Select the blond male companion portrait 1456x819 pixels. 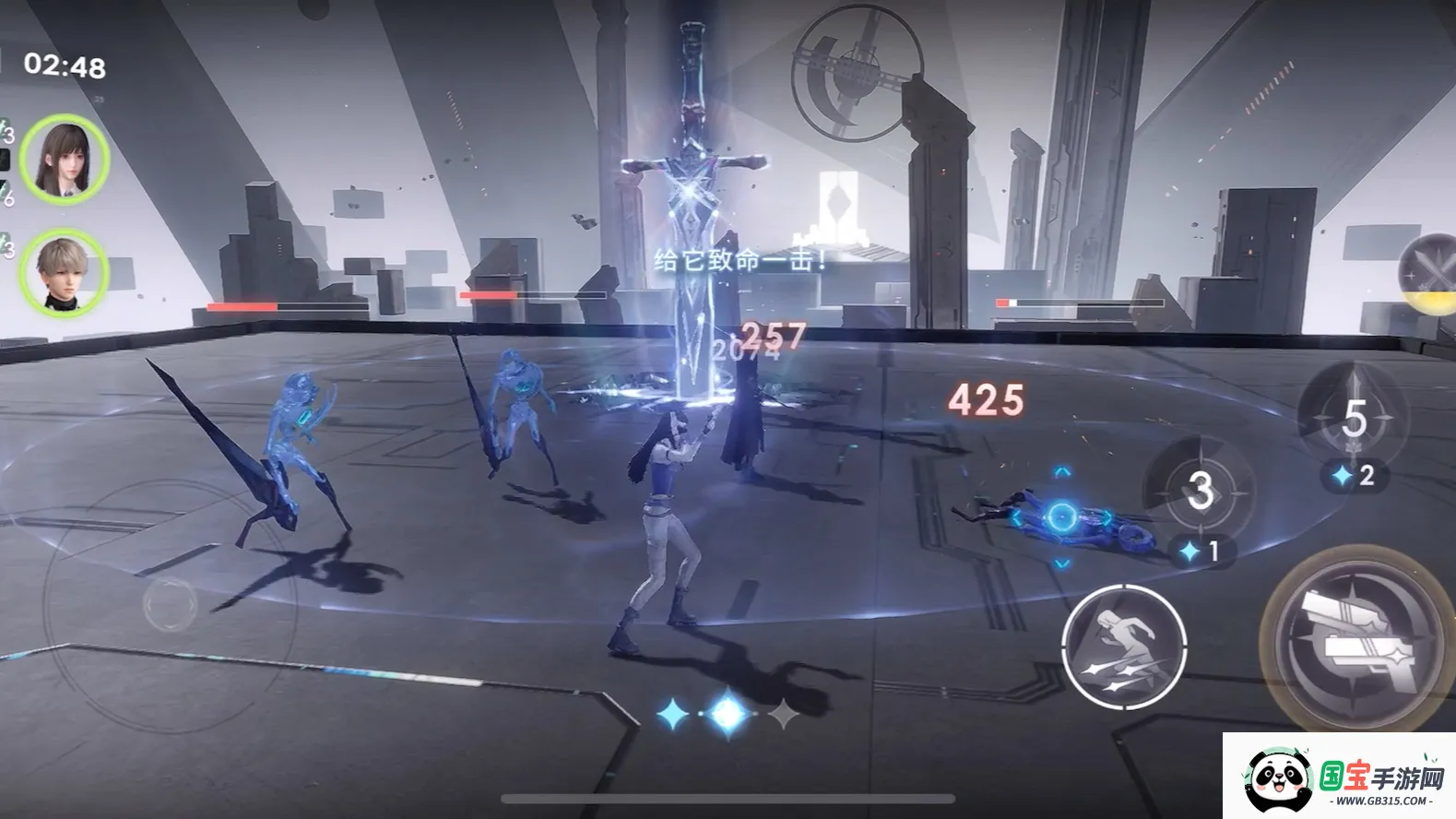point(64,272)
